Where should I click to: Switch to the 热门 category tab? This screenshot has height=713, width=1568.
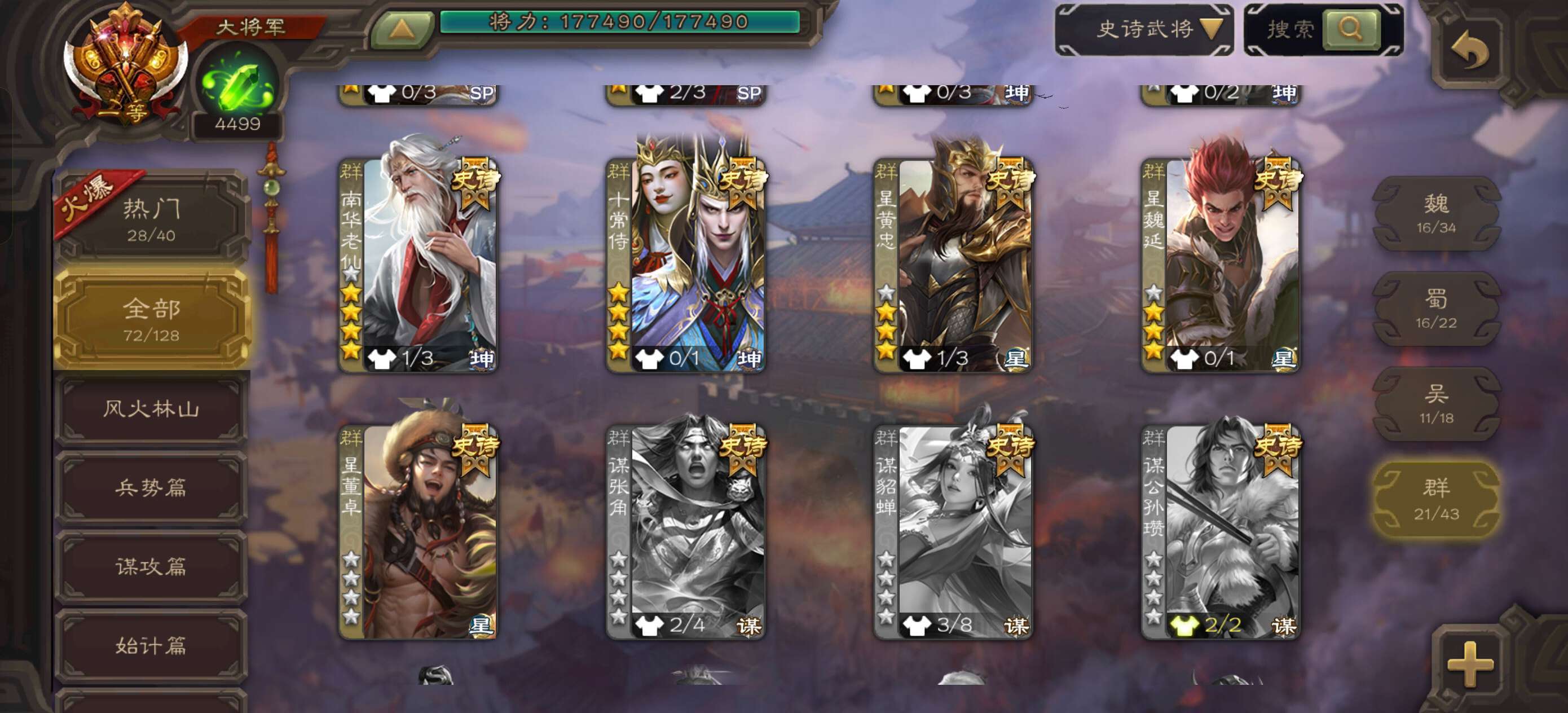[x=151, y=218]
